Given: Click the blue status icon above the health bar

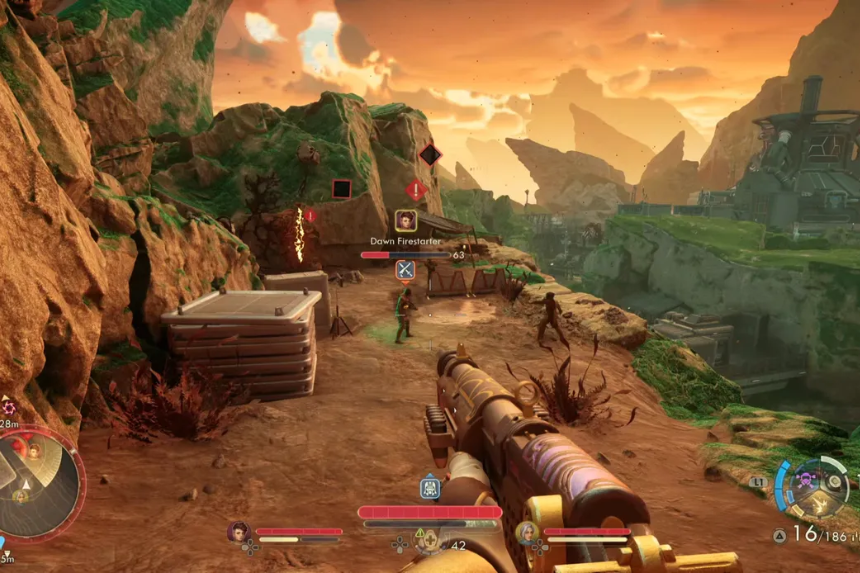Looking at the screenshot, I should tap(430, 488).
